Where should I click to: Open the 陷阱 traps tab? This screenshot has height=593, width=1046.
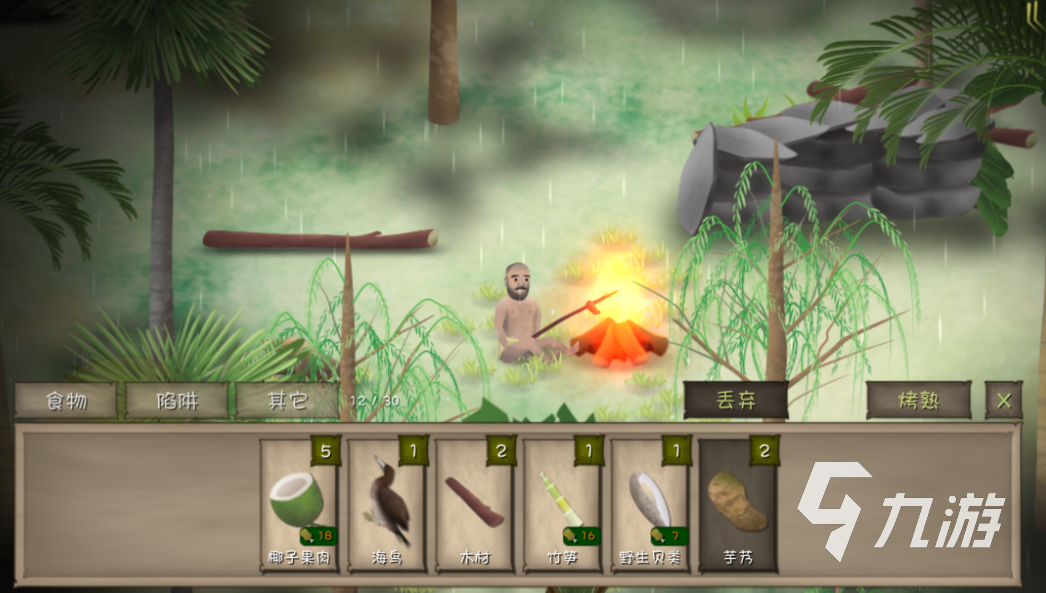click(176, 401)
